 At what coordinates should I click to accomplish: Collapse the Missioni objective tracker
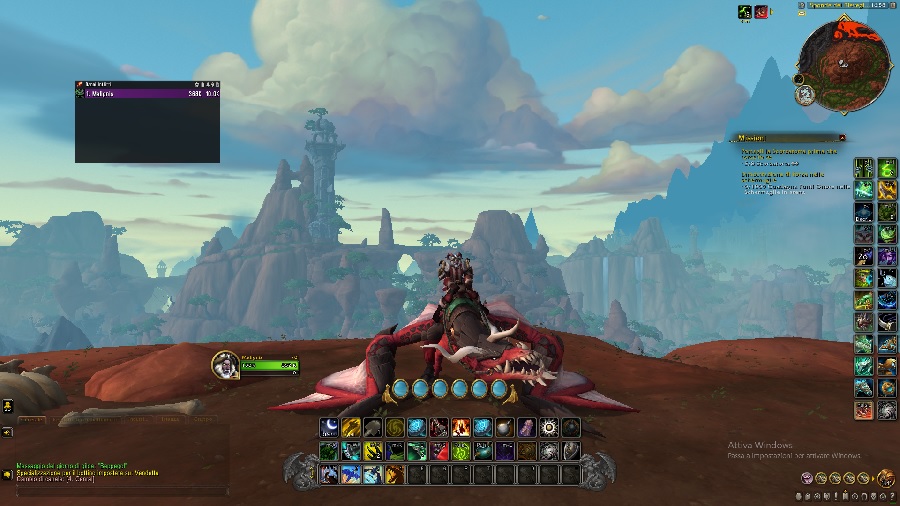click(842, 138)
